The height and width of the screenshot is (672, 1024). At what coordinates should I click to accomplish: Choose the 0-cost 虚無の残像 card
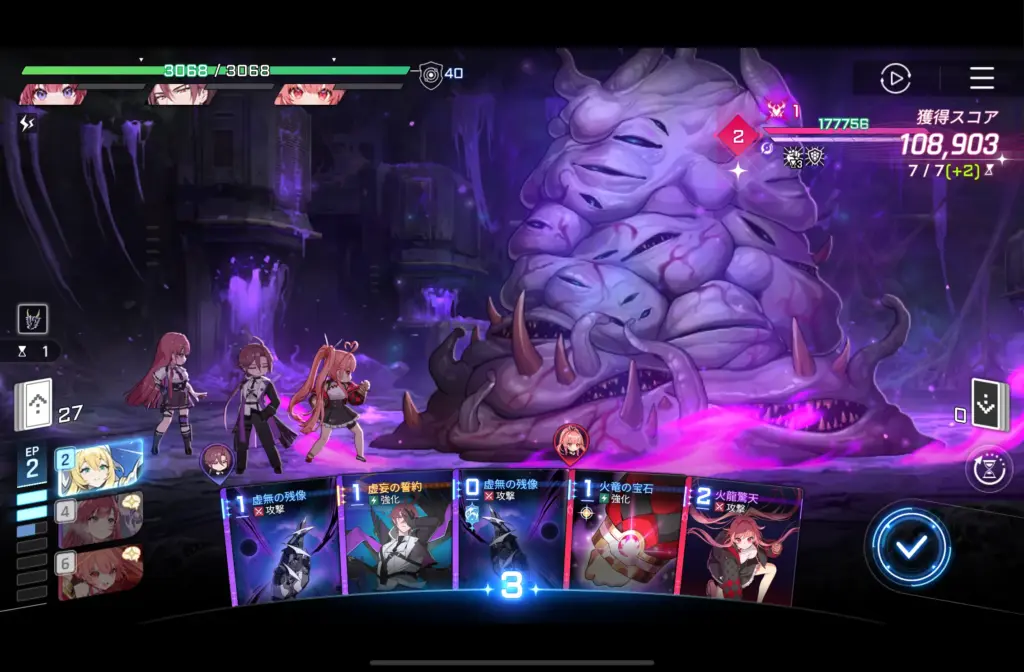(x=510, y=535)
